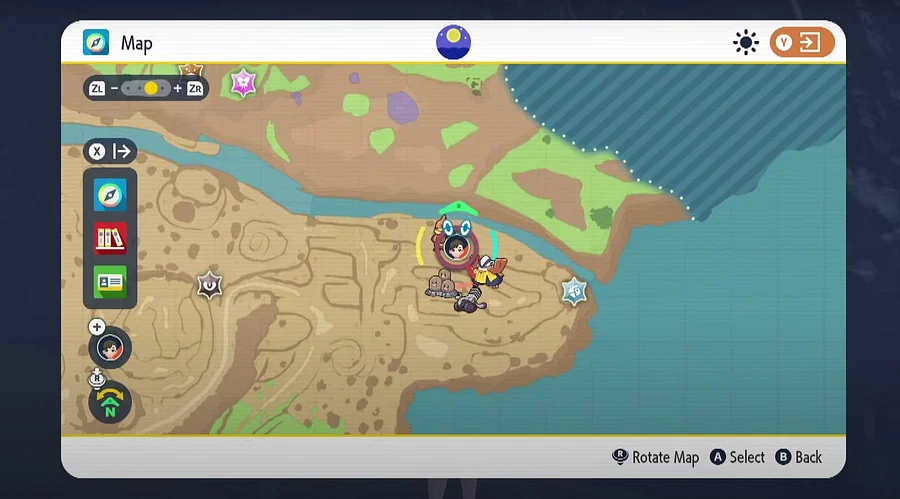900x499 pixels.
Task: Click the orange exit map button
Action: (801, 43)
